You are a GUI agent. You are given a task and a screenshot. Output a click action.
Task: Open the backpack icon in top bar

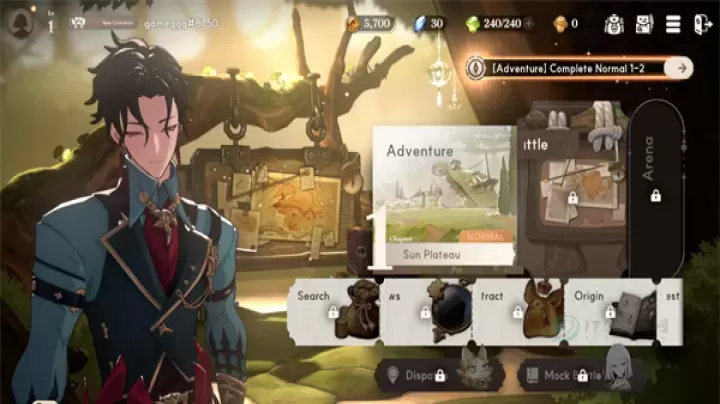pos(614,23)
